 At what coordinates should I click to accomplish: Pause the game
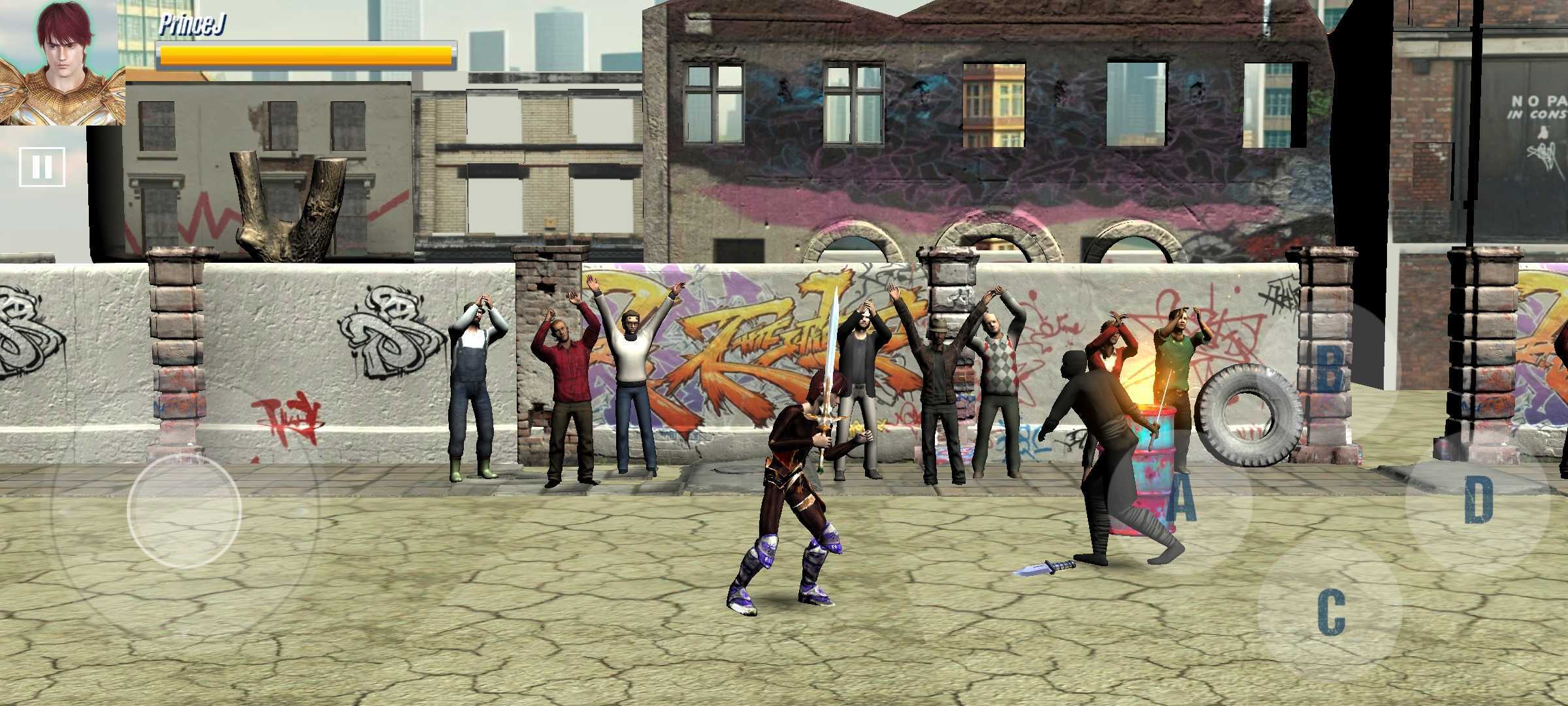[42, 167]
